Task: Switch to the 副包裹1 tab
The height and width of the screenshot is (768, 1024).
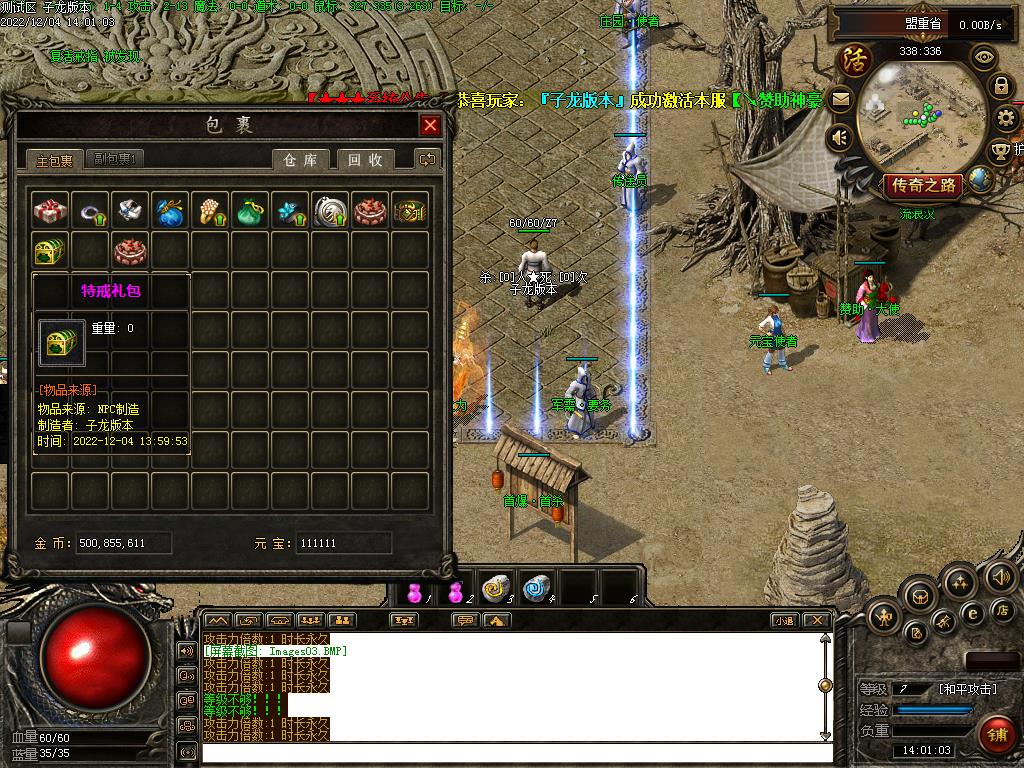Action: pos(115,159)
